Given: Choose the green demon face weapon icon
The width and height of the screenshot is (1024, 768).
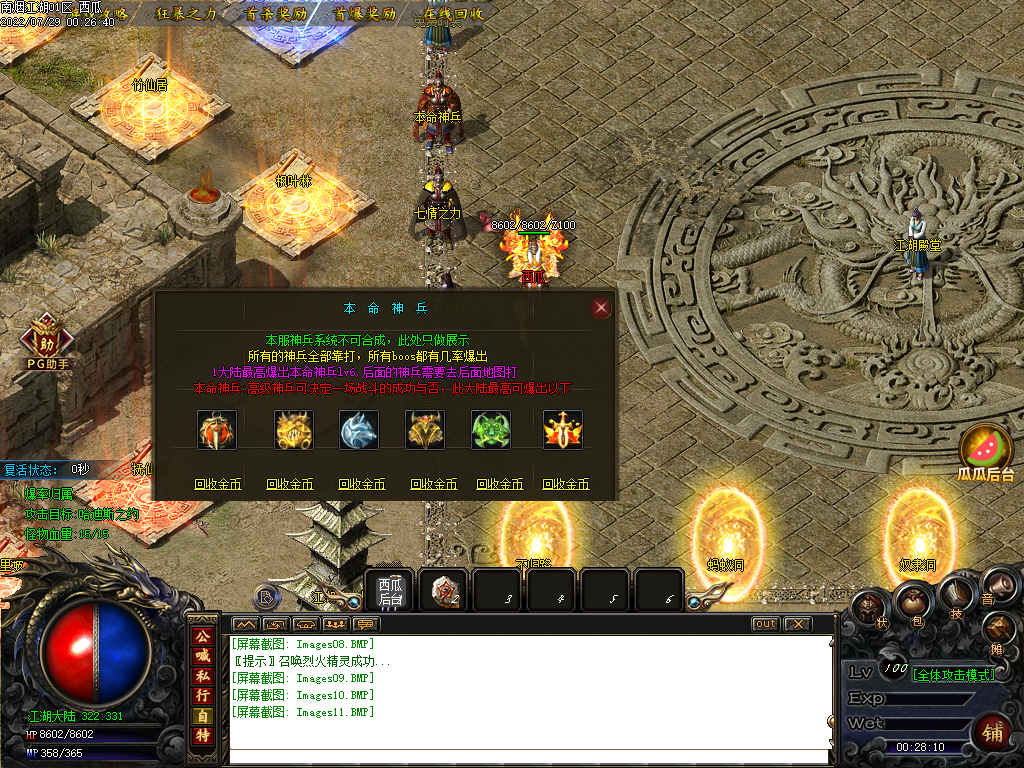Looking at the screenshot, I should tap(491, 430).
